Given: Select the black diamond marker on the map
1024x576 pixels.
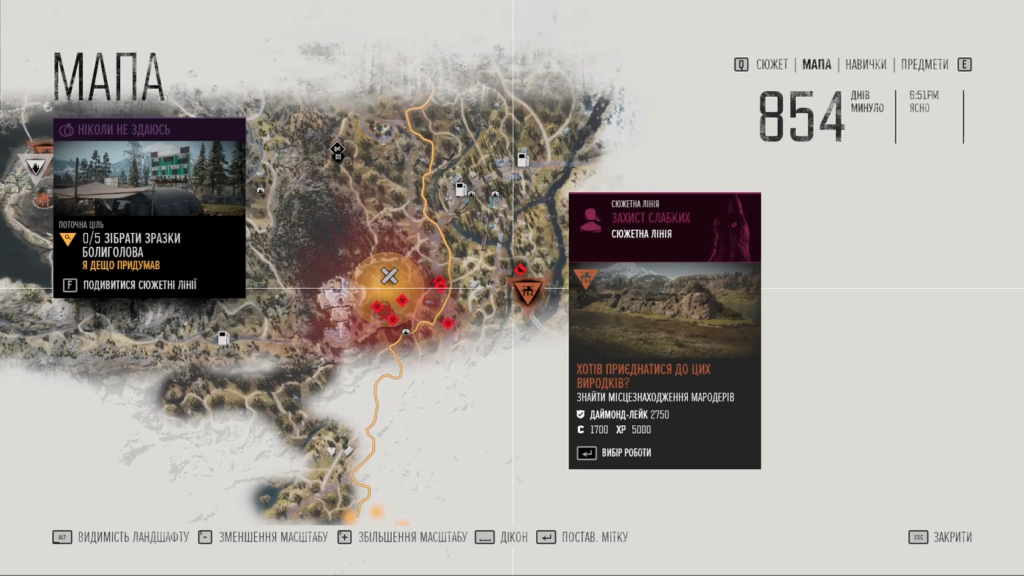Looking at the screenshot, I should 338,152.
